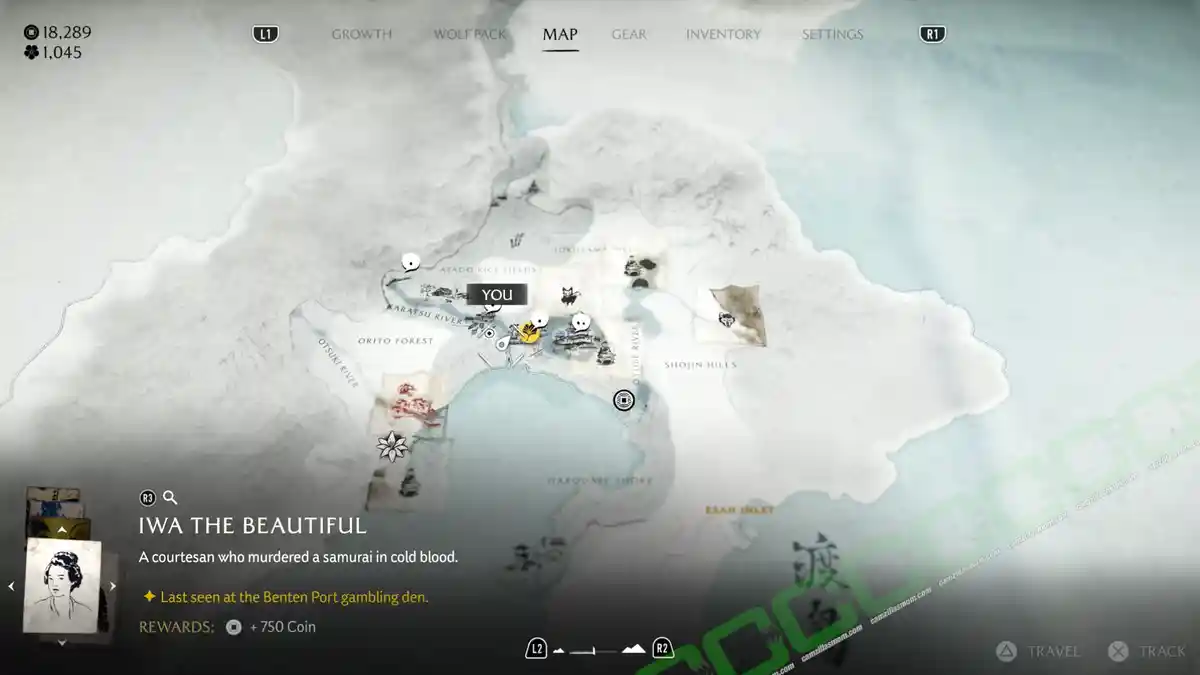Select the wolf marker on the parchment area

[727, 319]
